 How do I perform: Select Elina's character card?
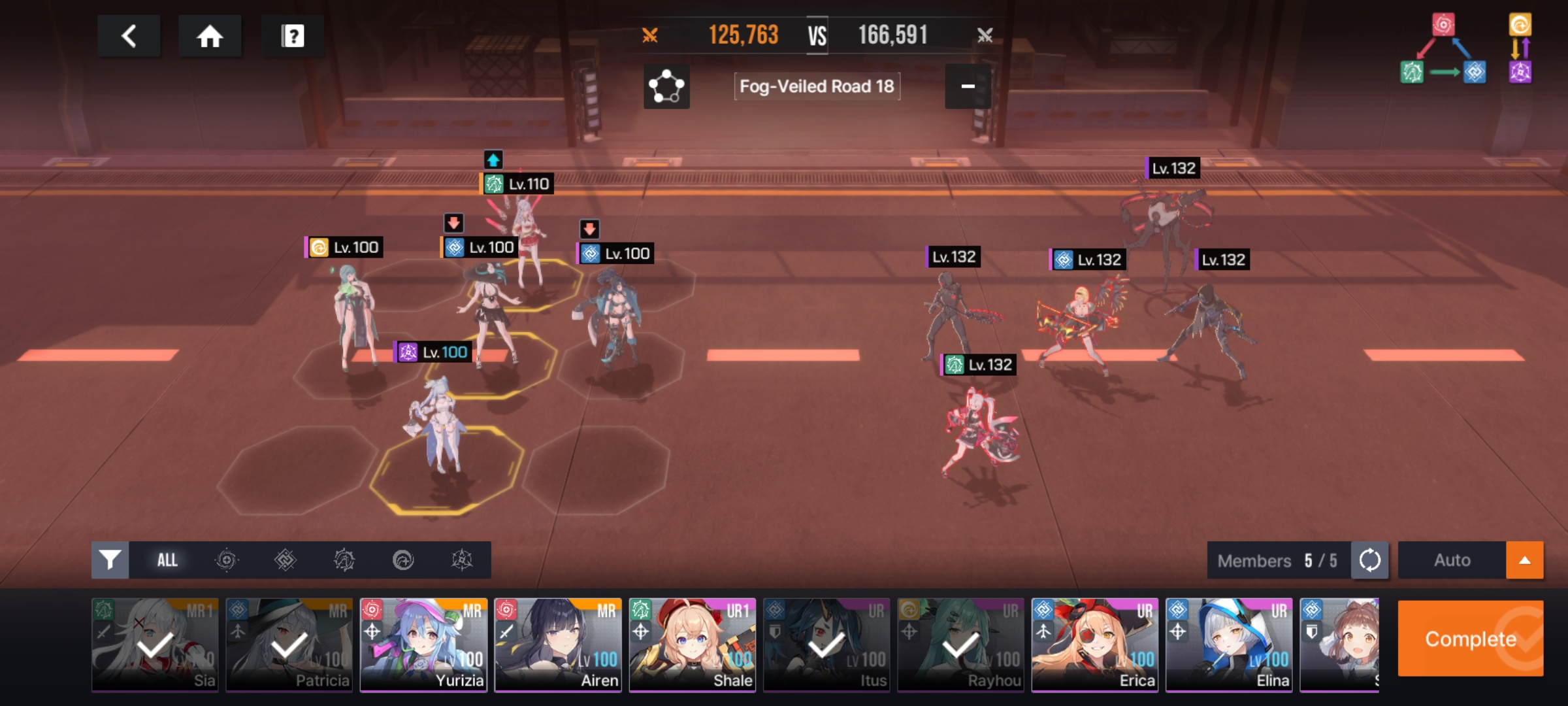coord(1230,645)
